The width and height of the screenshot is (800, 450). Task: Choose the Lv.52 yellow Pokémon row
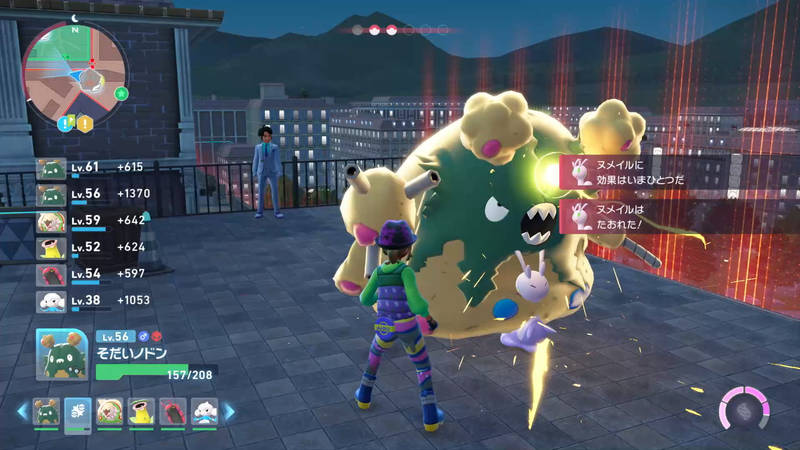tap(90, 247)
